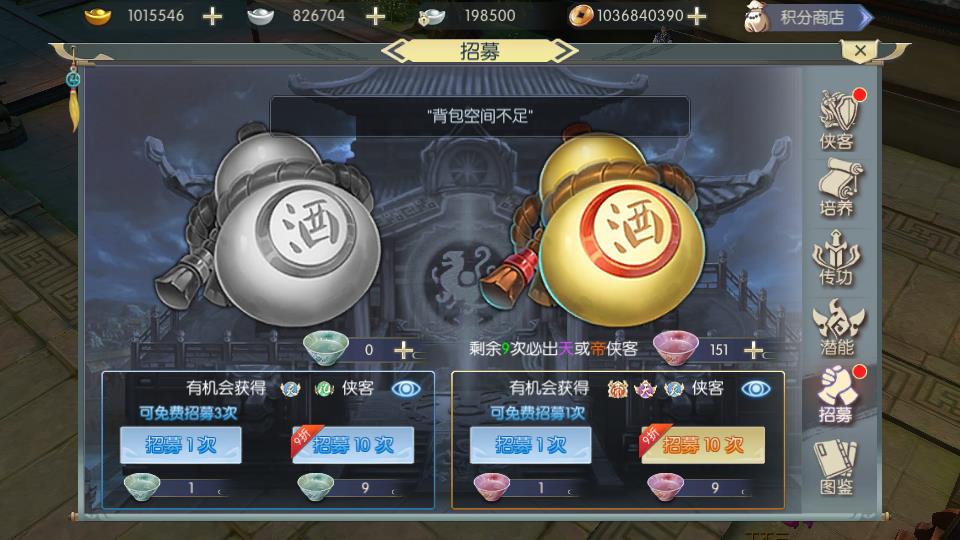Open the 图鉴 codex tab
960x540 pixels.
(837, 464)
